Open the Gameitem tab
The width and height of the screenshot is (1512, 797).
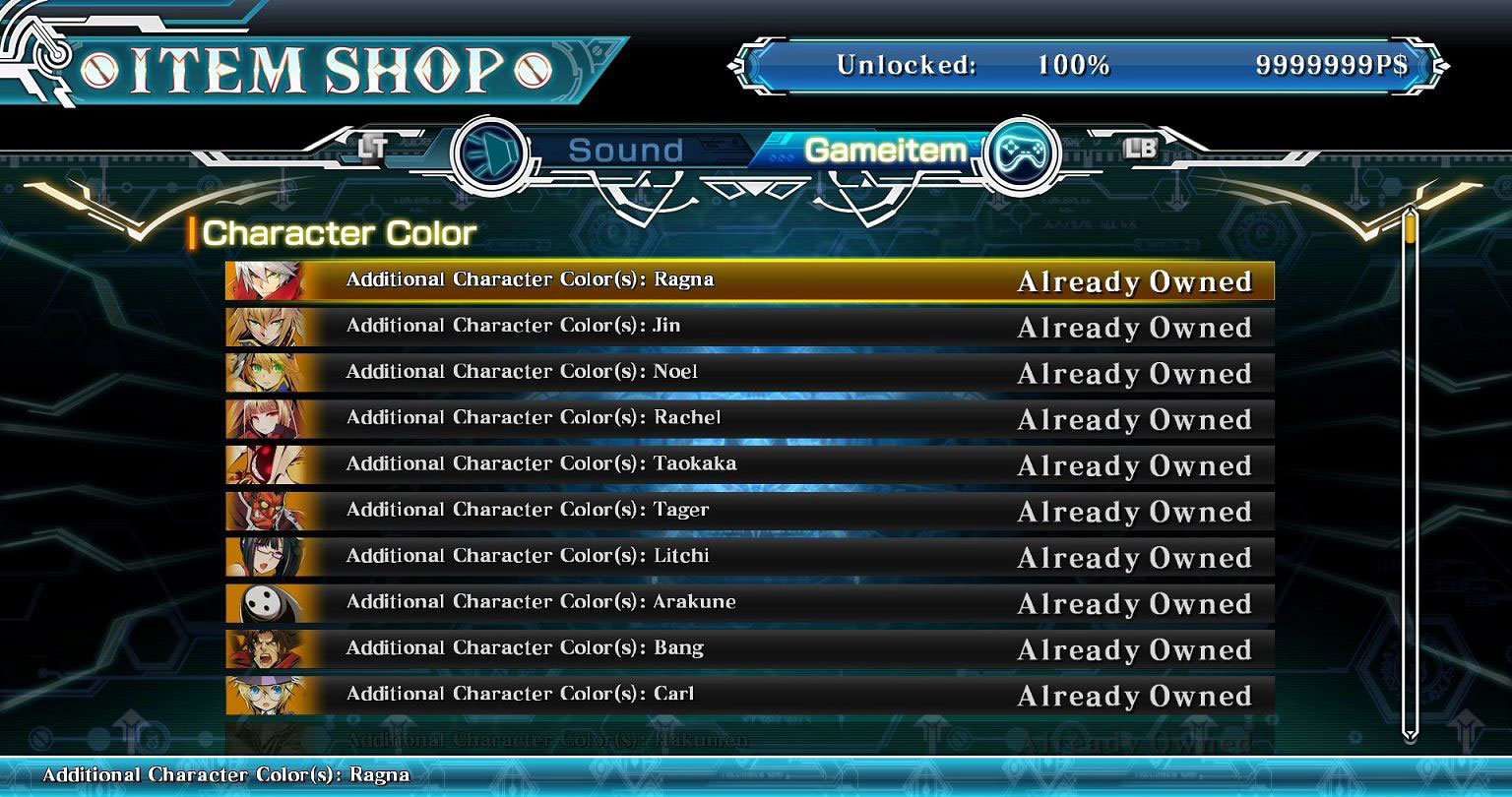click(884, 151)
